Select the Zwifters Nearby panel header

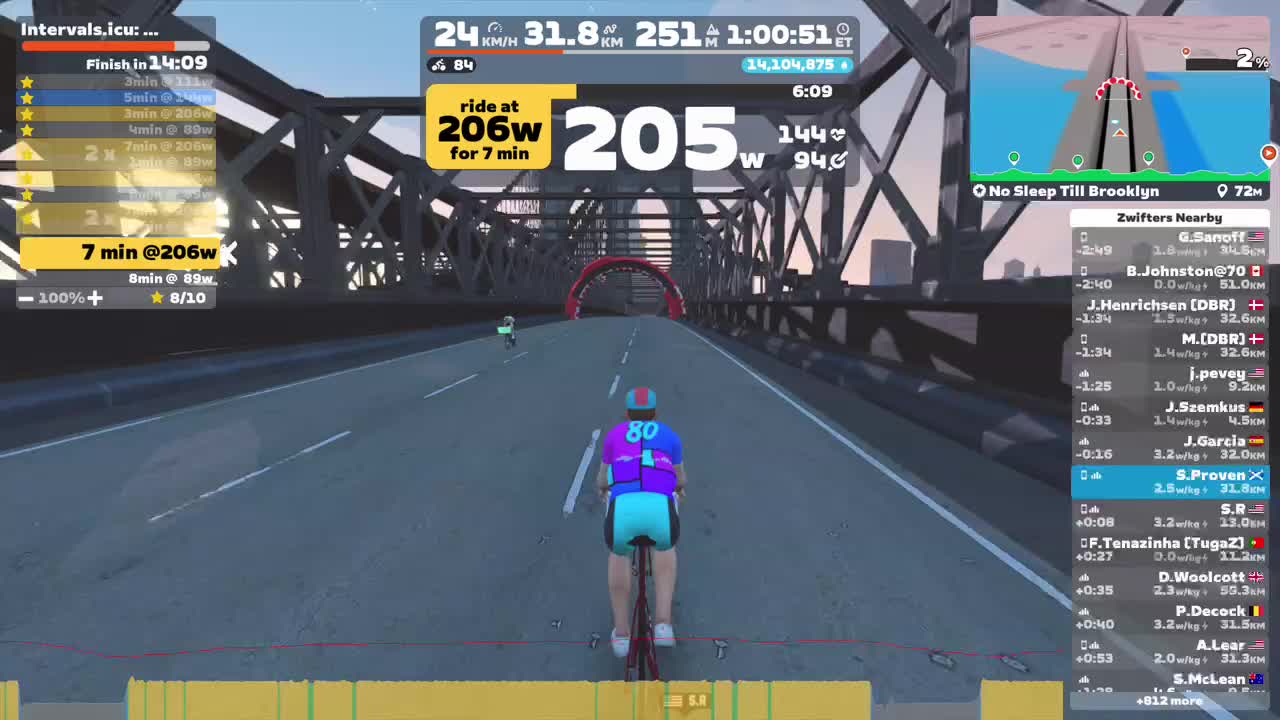1170,217
